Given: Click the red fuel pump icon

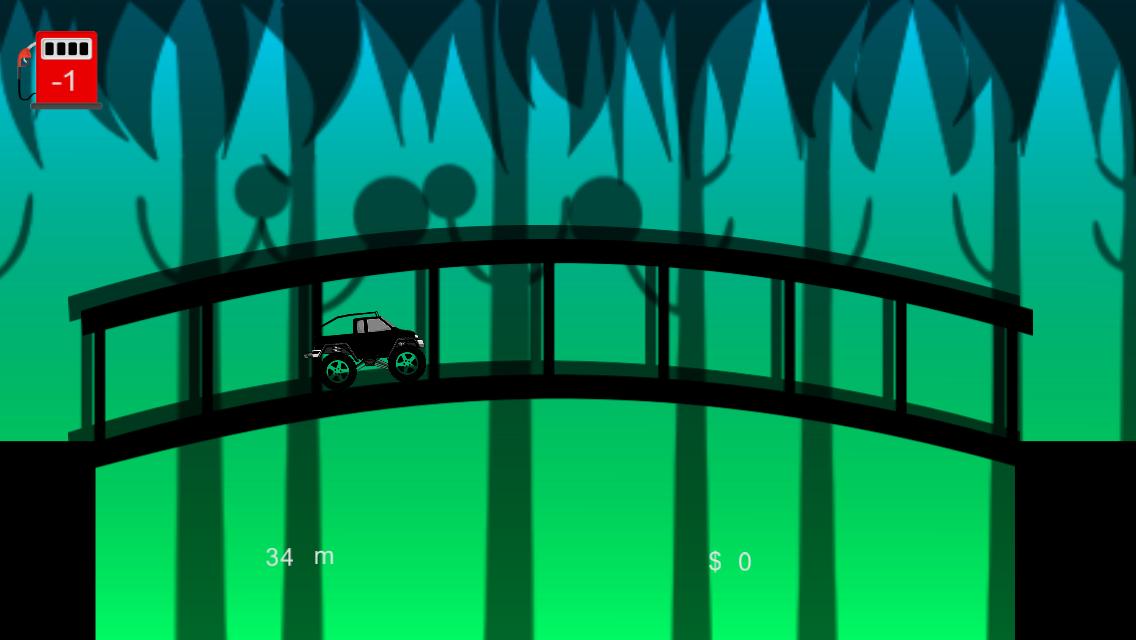Looking at the screenshot, I should click(x=63, y=69).
